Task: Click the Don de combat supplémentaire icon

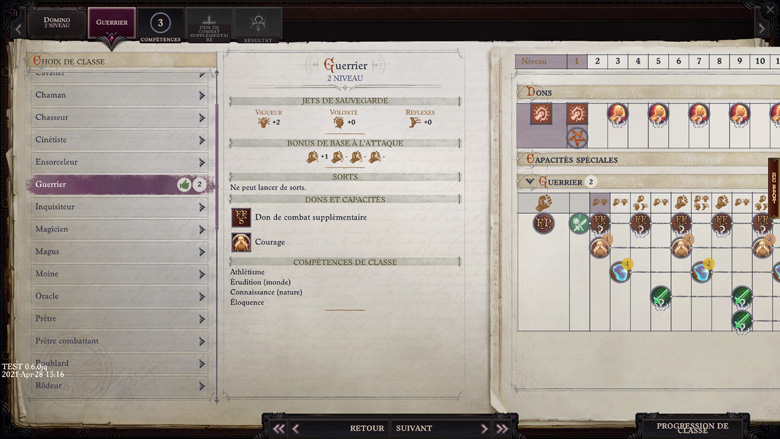Action: tap(241, 217)
